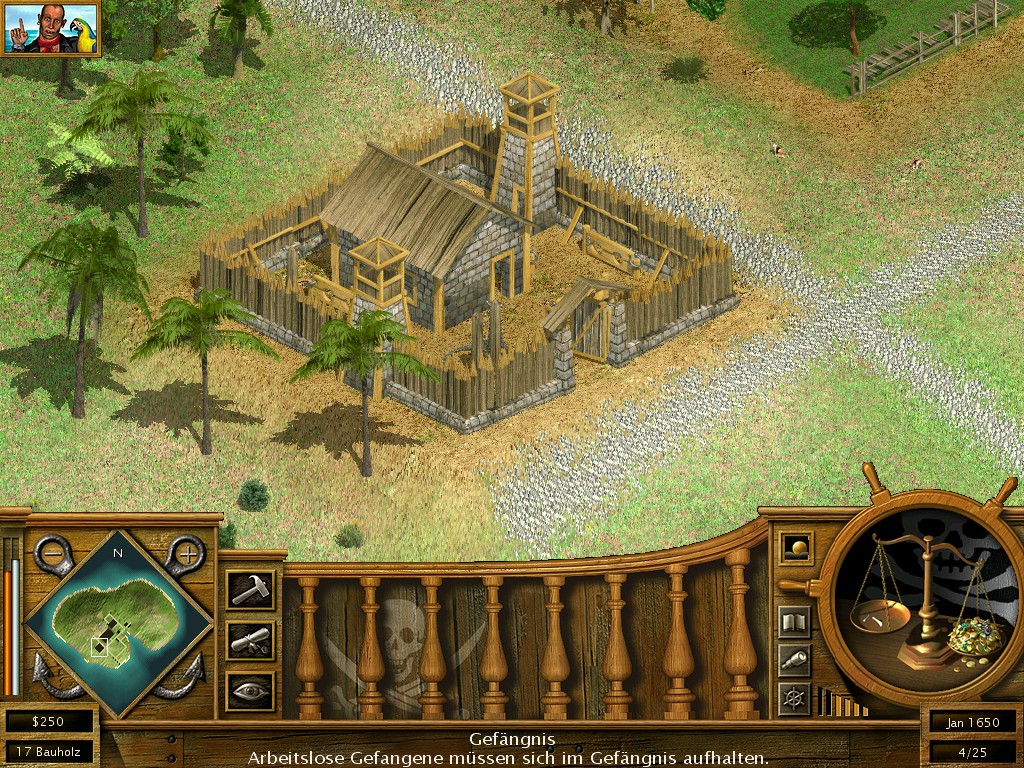Toggle the eye view overlay button
Viewport: 1024px width, 768px height.
click(249, 690)
